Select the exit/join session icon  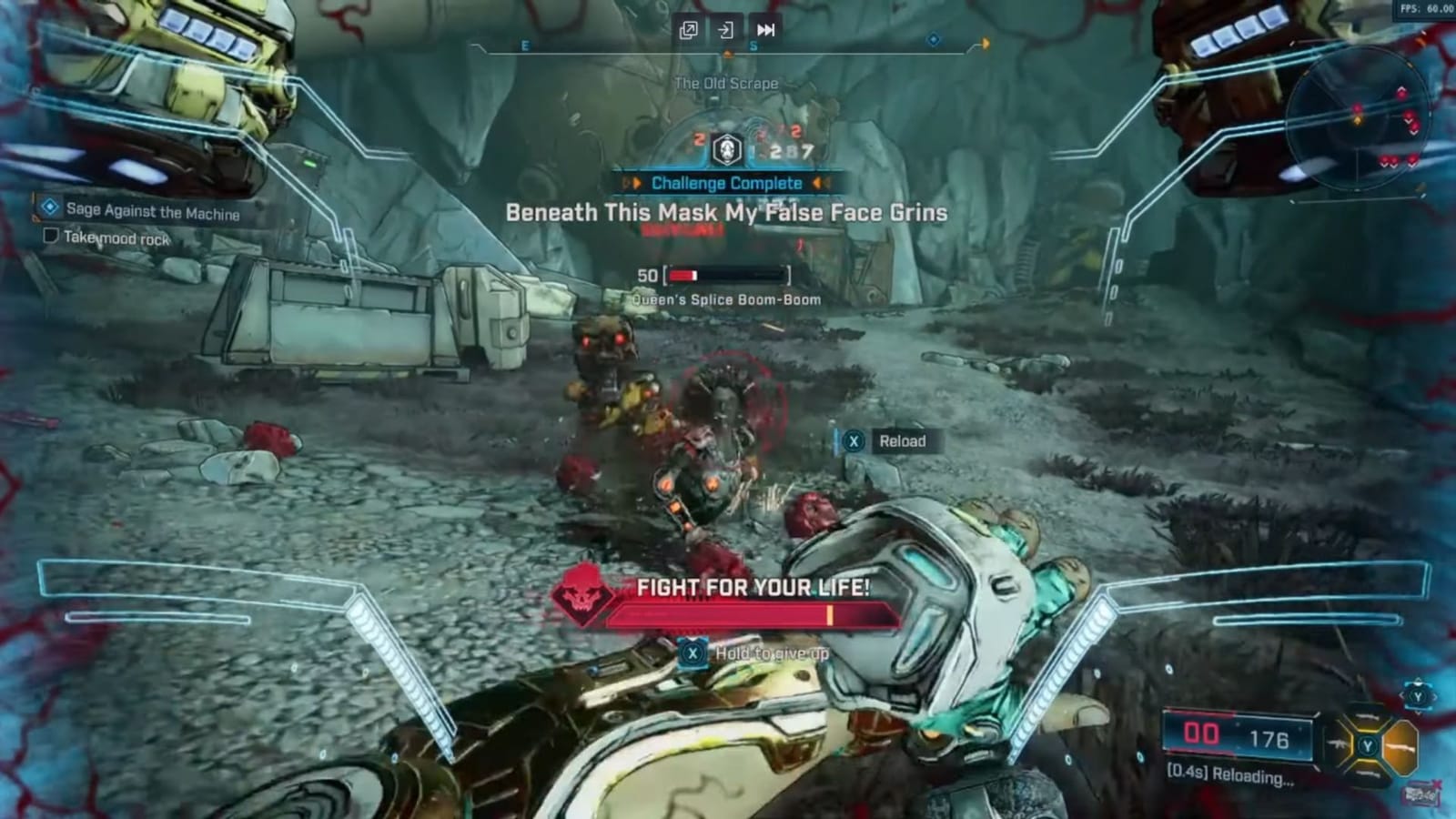pos(725,30)
